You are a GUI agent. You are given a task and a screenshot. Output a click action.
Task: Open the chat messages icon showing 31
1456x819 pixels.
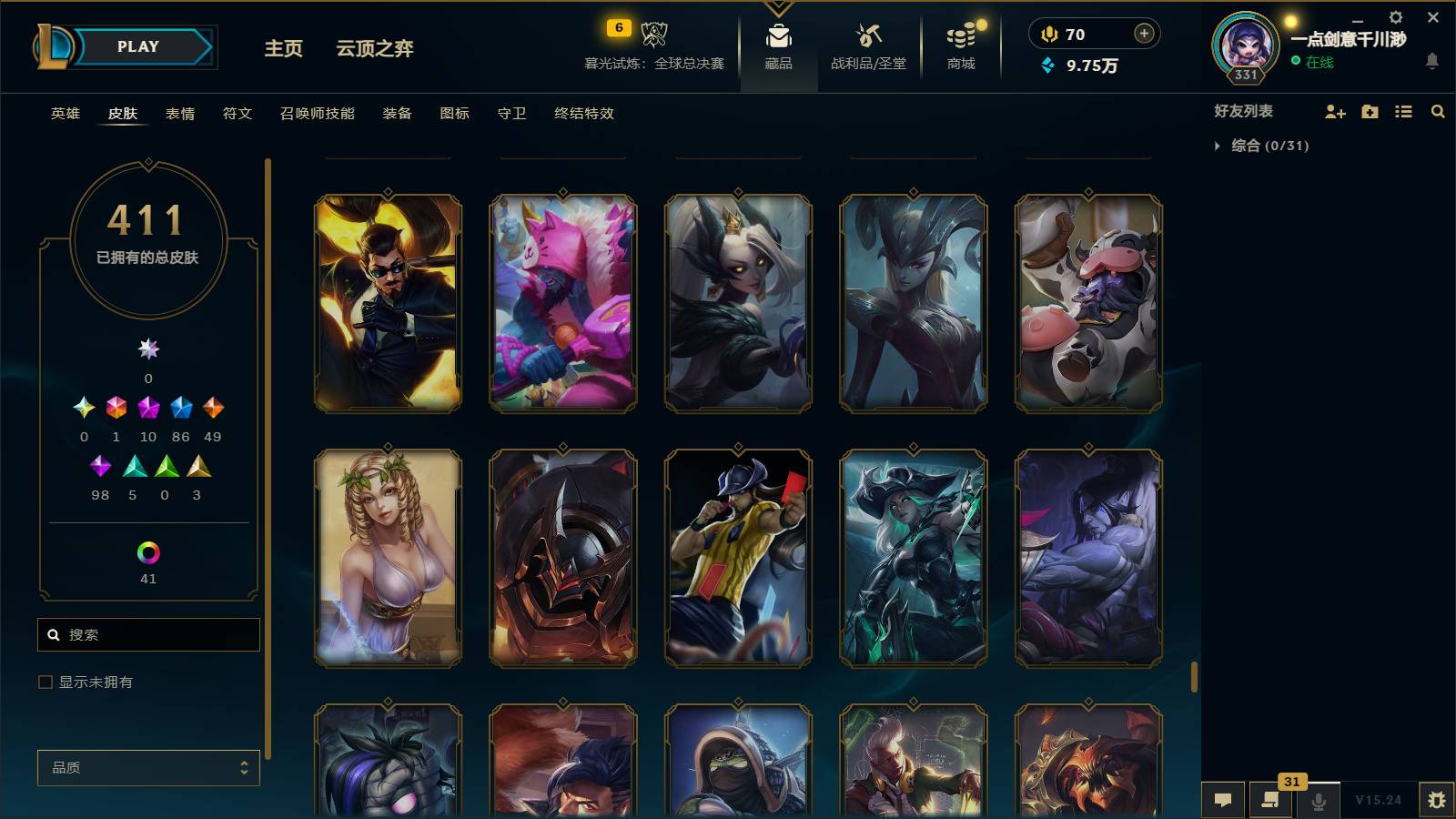coord(1270,800)
